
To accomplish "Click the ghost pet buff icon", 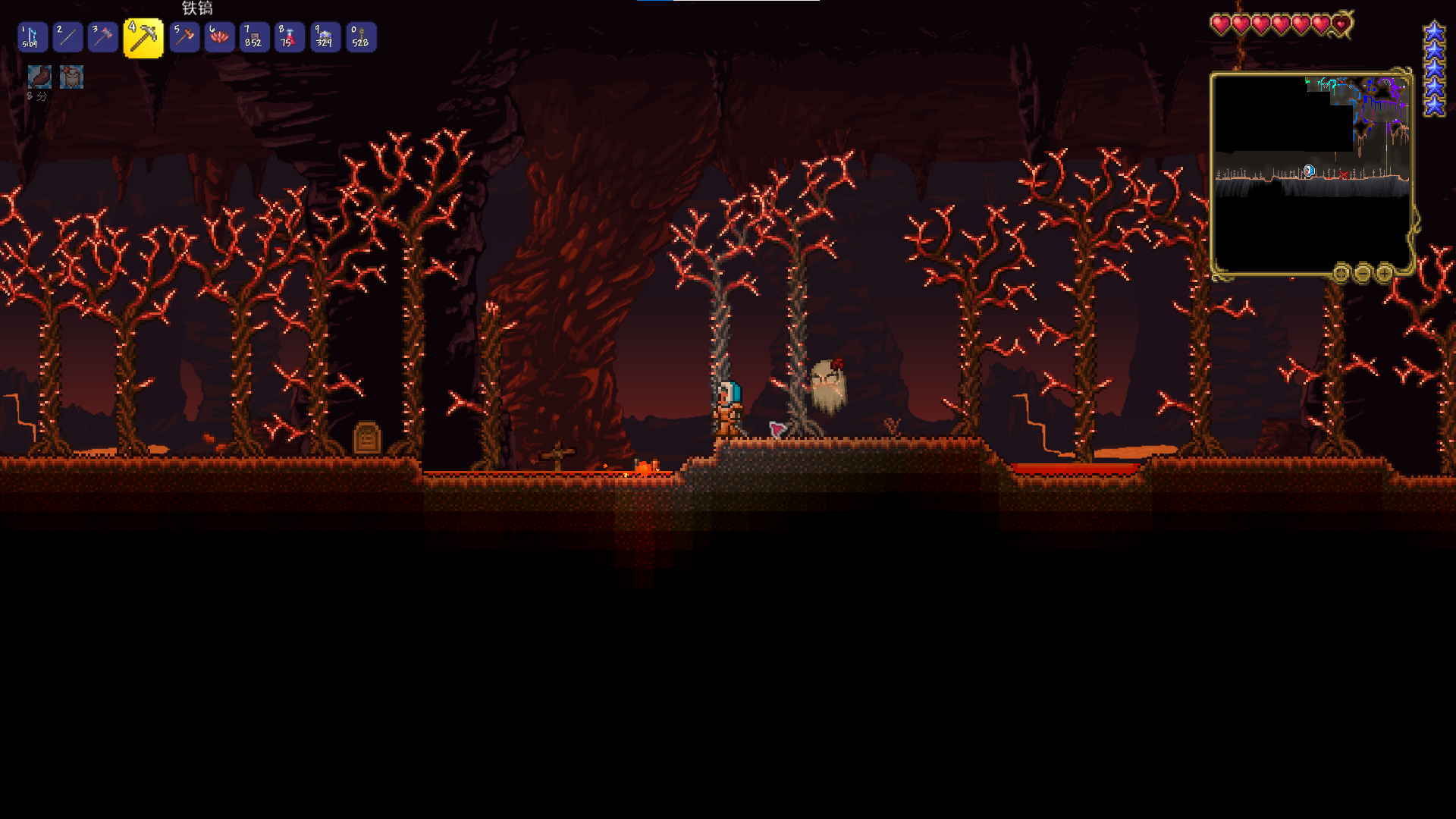I will click(x=71, y=77).
